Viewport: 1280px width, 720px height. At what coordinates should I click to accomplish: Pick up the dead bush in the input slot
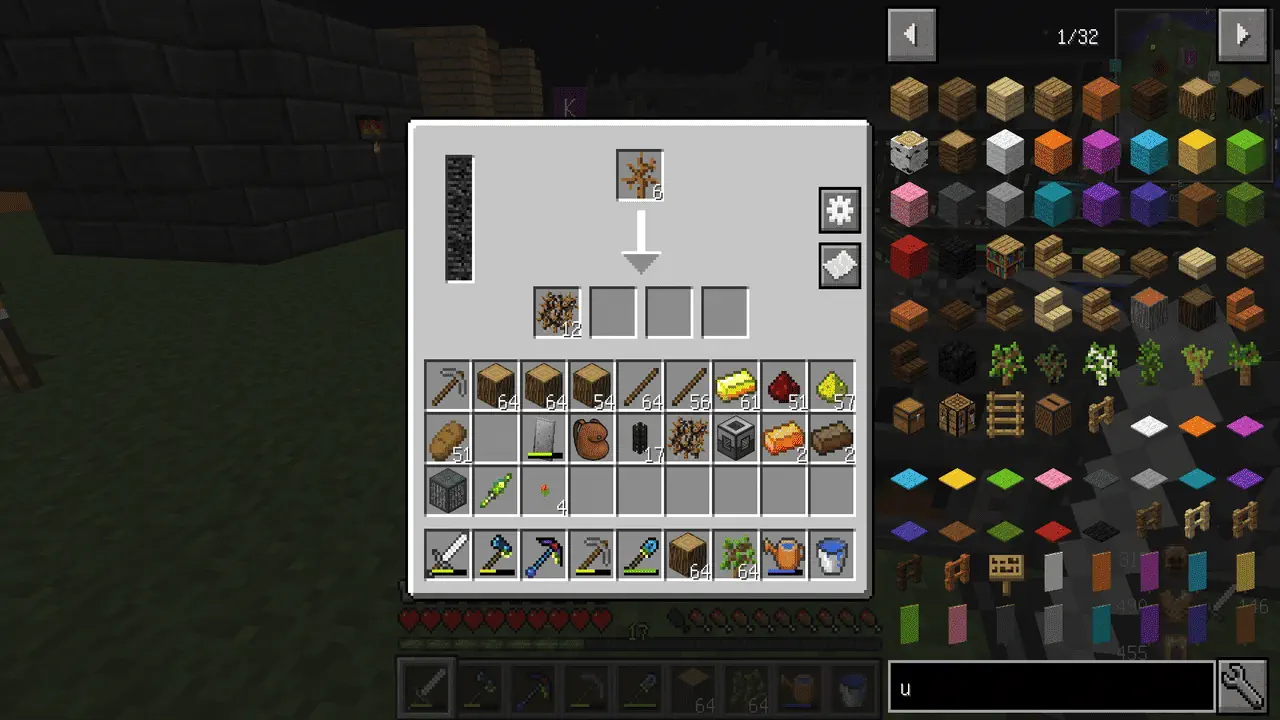(x=640, y=175)
